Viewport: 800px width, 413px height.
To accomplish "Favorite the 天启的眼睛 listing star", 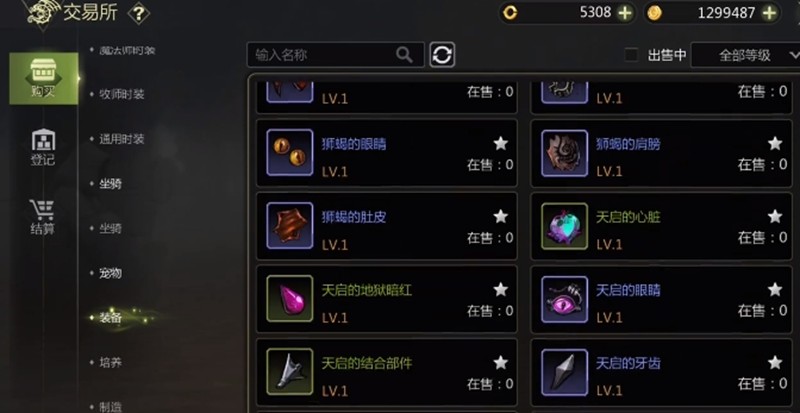I will point(774,288).
